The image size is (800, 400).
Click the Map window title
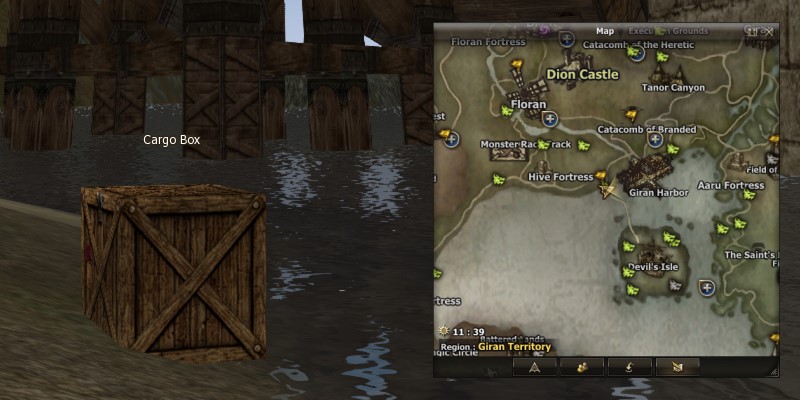[605, 31]
